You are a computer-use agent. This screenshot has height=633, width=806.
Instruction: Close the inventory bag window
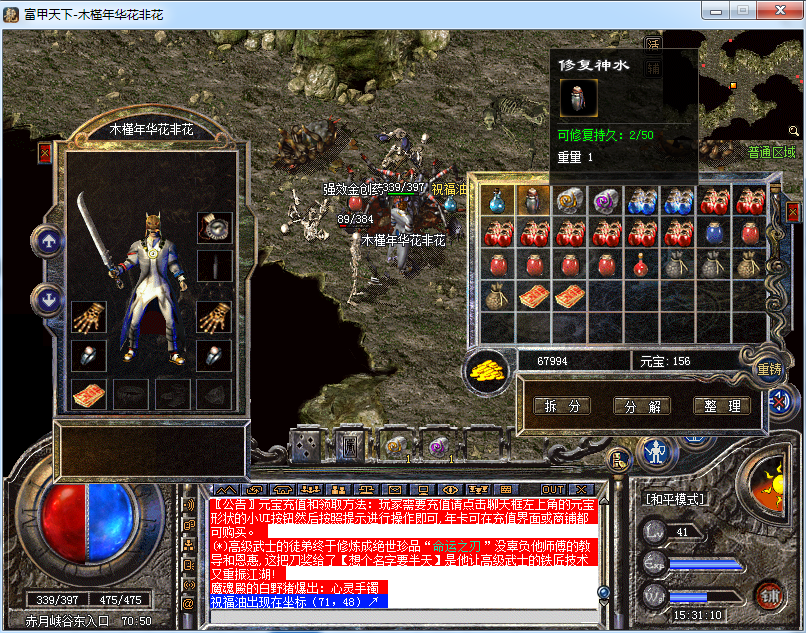point(792,212)
